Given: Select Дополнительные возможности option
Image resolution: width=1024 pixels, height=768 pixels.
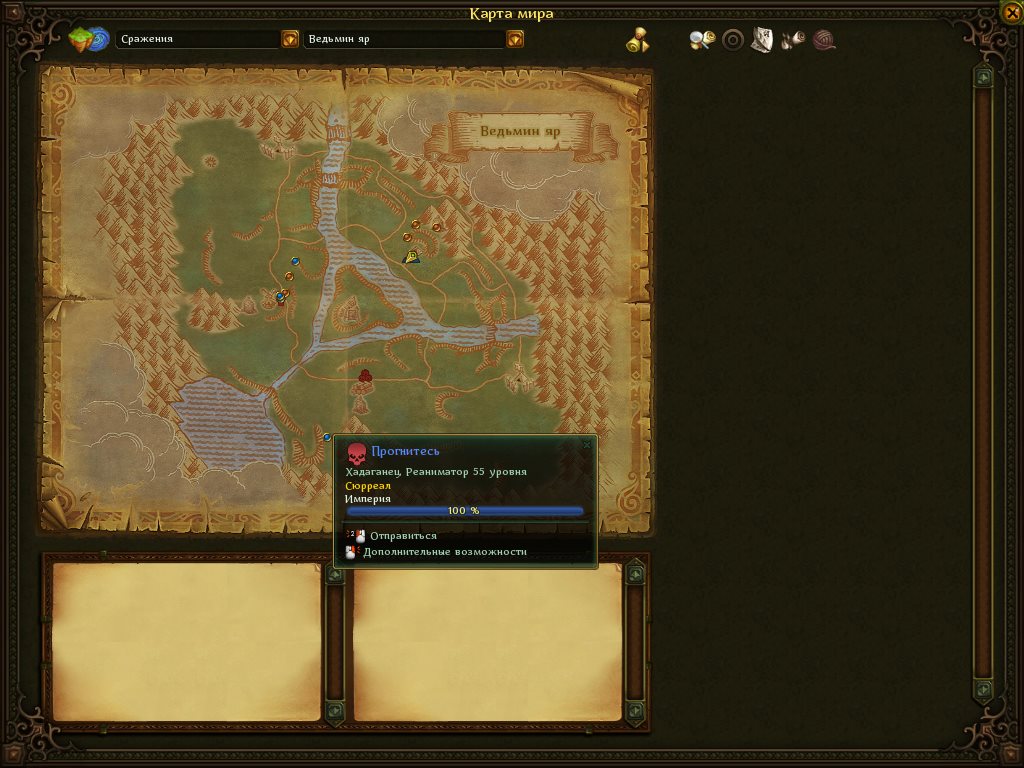Looking at the screenshot, I should click(444, 552).
